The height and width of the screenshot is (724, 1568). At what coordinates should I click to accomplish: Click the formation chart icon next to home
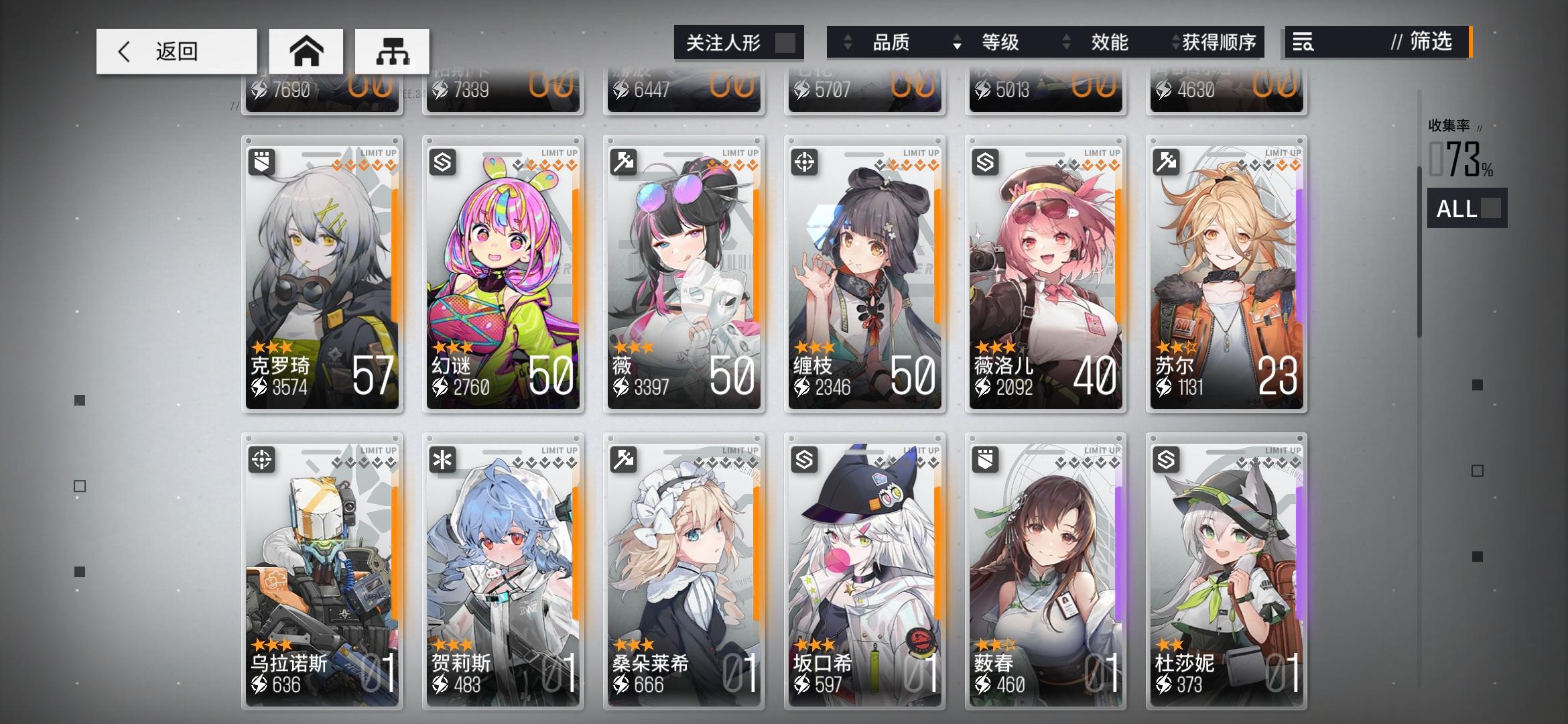[393, 51]
